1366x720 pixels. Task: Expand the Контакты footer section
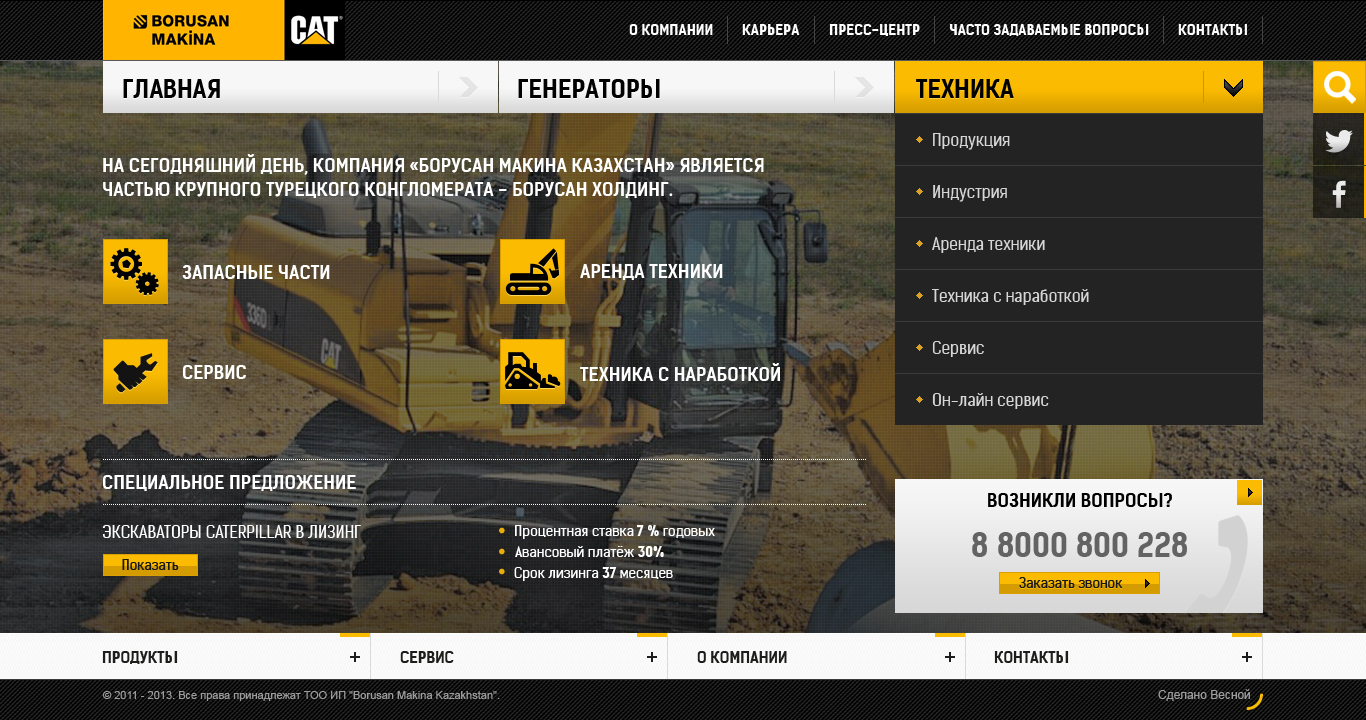[1246, 657]
